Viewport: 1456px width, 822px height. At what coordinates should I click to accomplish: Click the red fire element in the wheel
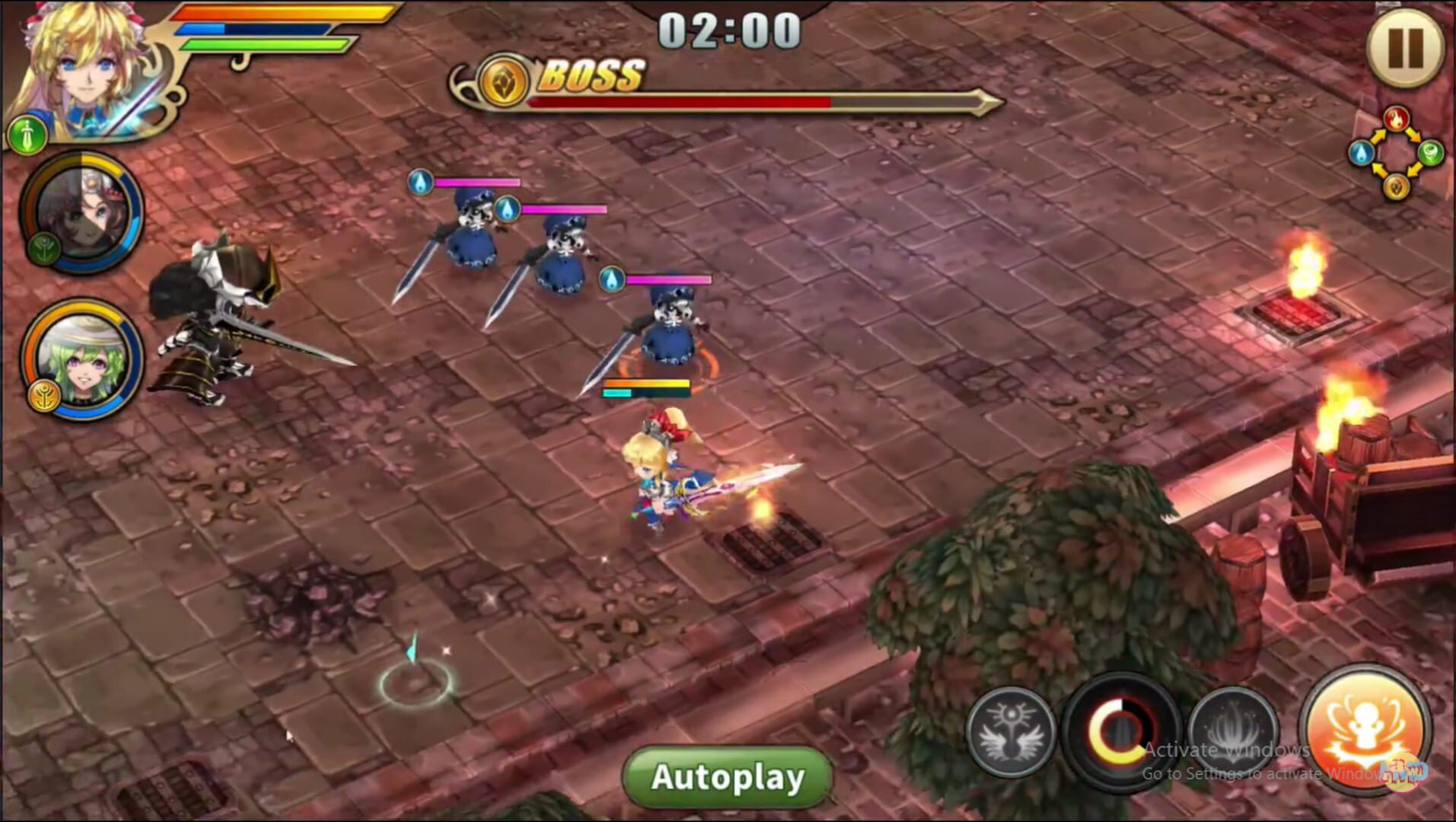(x=1397, y=119)
